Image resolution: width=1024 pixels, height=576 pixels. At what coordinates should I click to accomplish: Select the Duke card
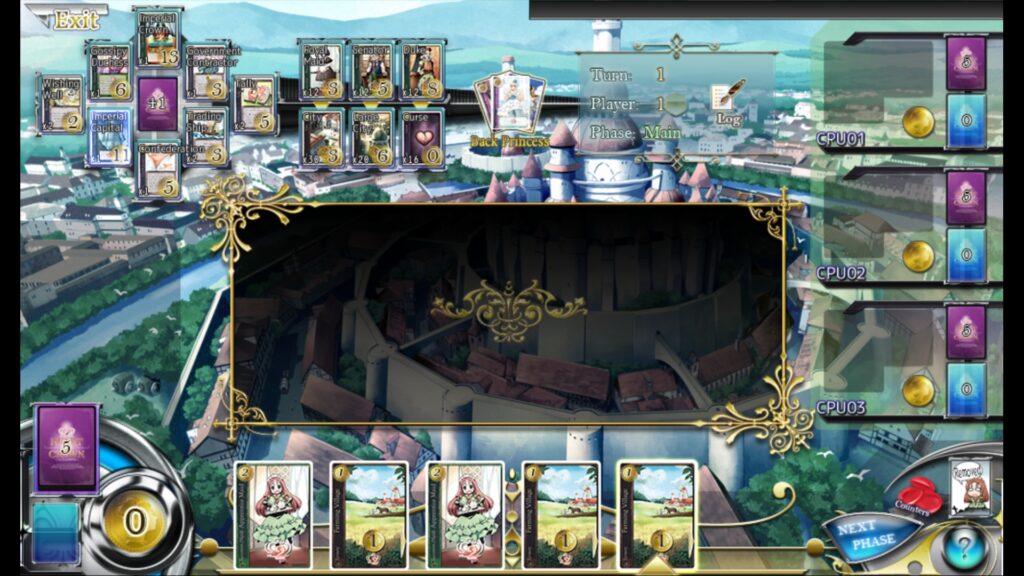click(421, 70)
